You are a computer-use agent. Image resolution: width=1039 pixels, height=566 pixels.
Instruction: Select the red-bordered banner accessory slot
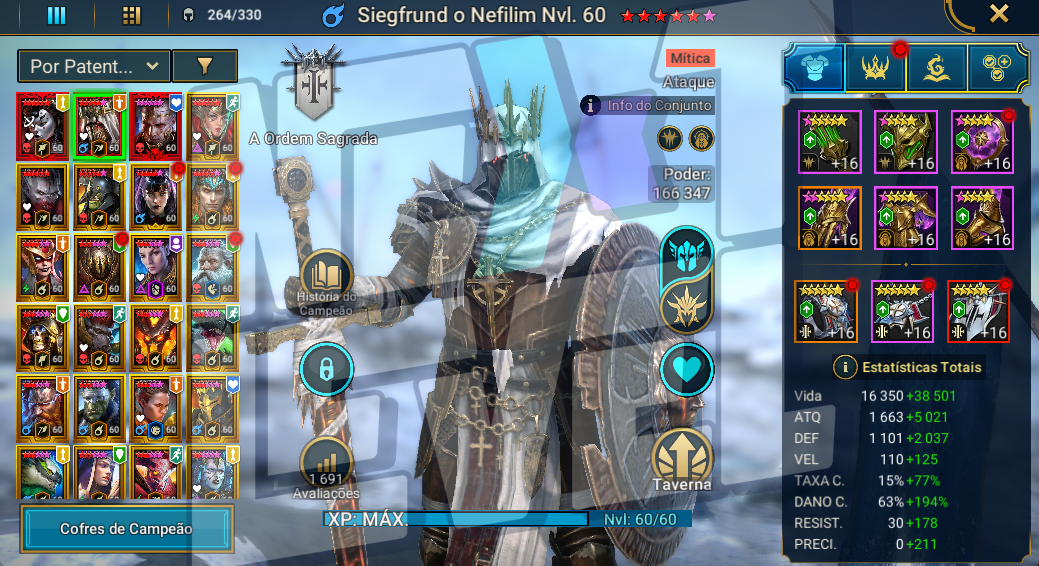click(978, 312)
